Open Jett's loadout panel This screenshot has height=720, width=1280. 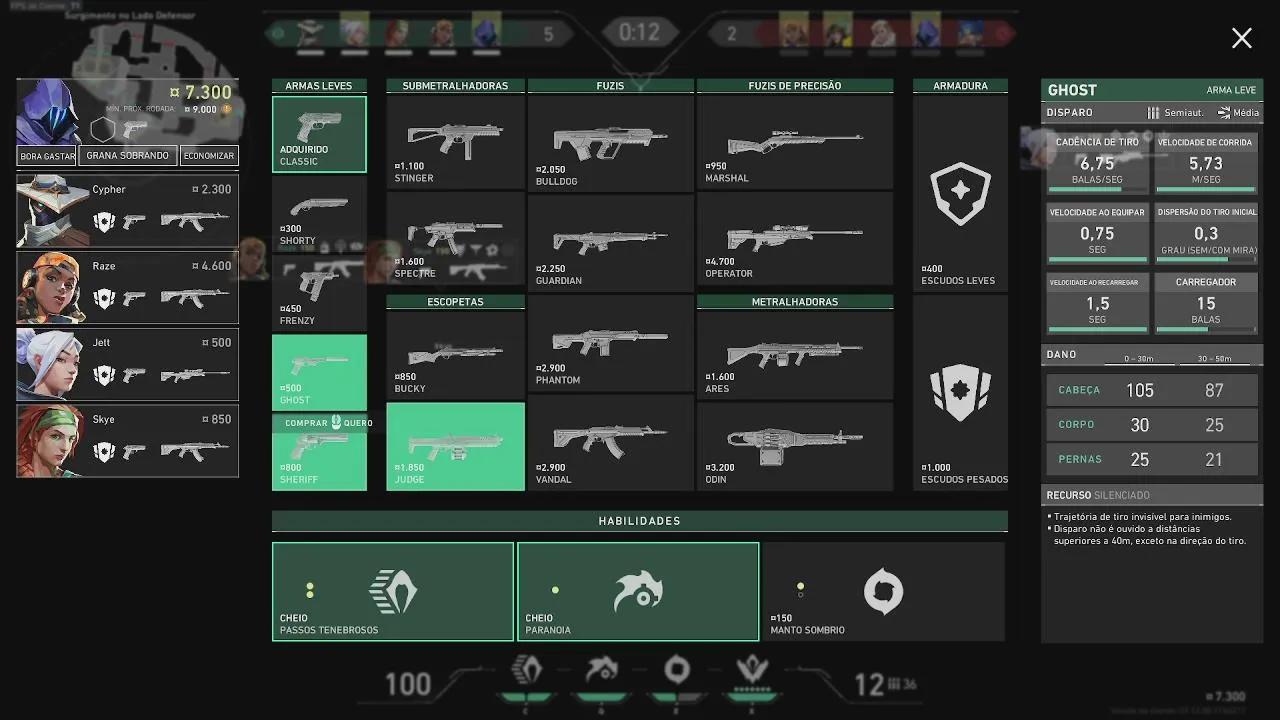(x=127, y=364)
